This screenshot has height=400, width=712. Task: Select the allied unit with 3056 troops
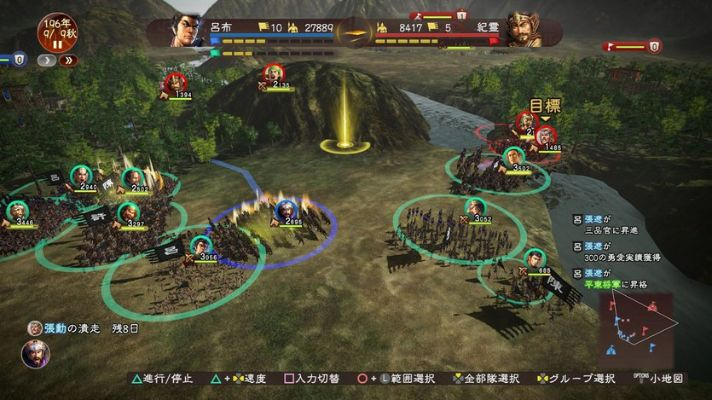(201, 246)
